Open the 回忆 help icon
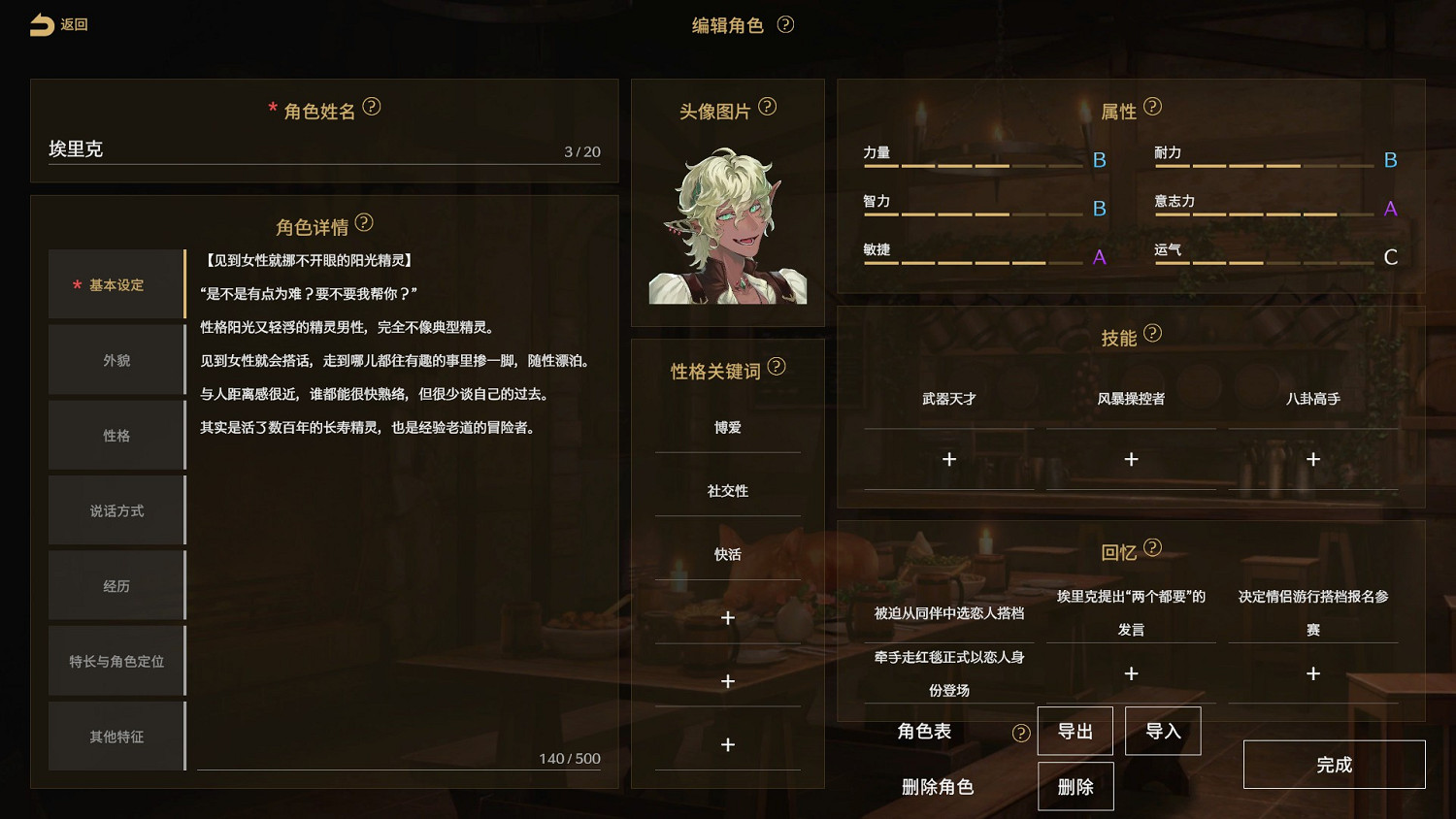 pos(1154,548)
